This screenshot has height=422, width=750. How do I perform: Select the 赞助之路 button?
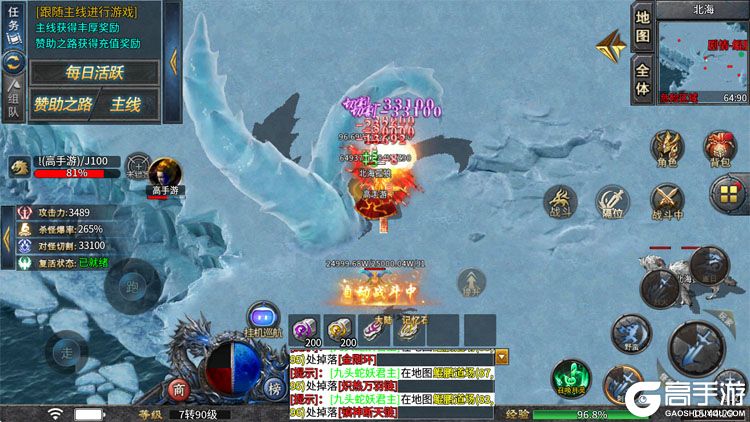[62, 103]
